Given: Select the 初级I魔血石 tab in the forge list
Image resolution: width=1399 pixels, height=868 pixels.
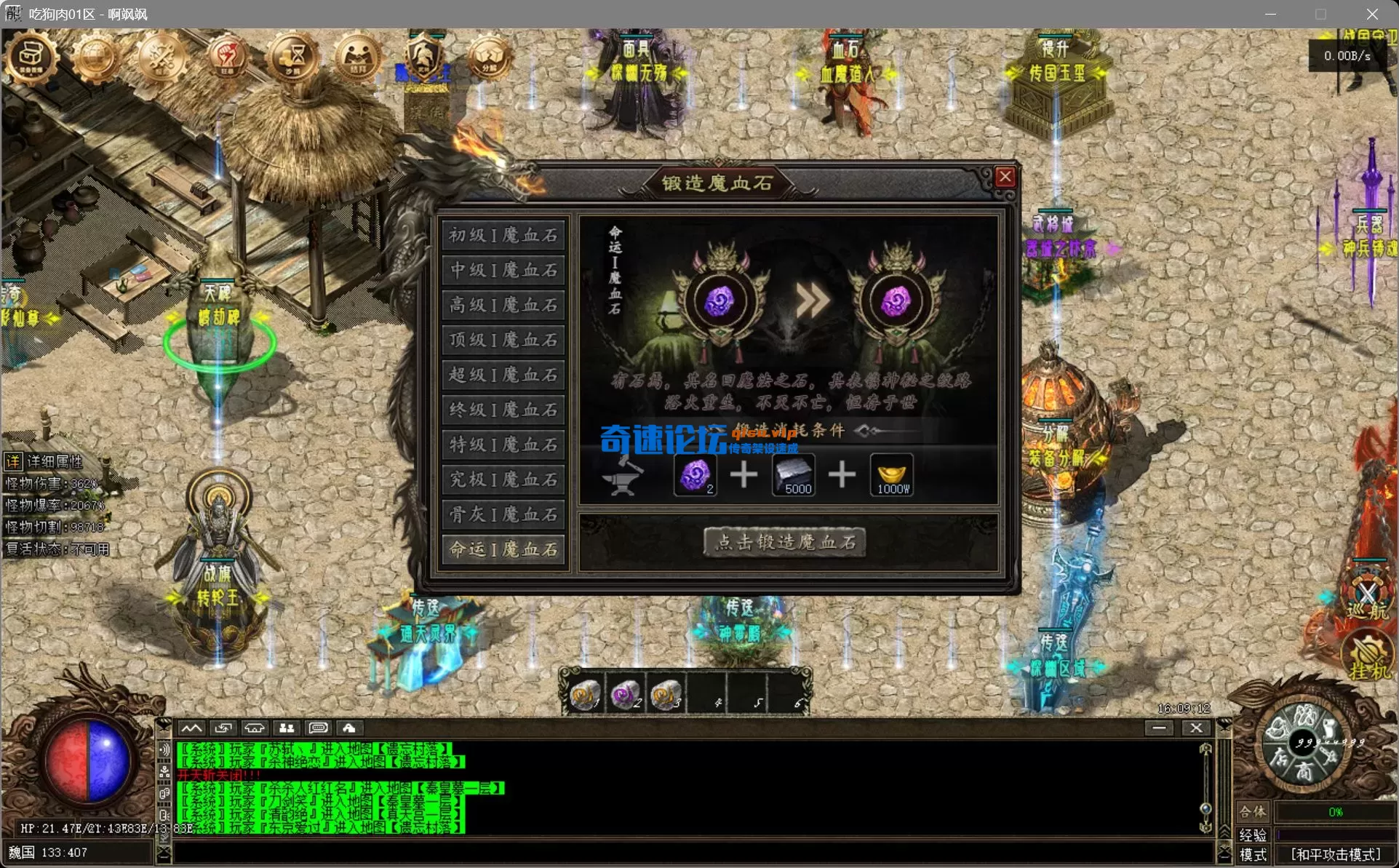Looking at the screenshot, I should (503, 234).
